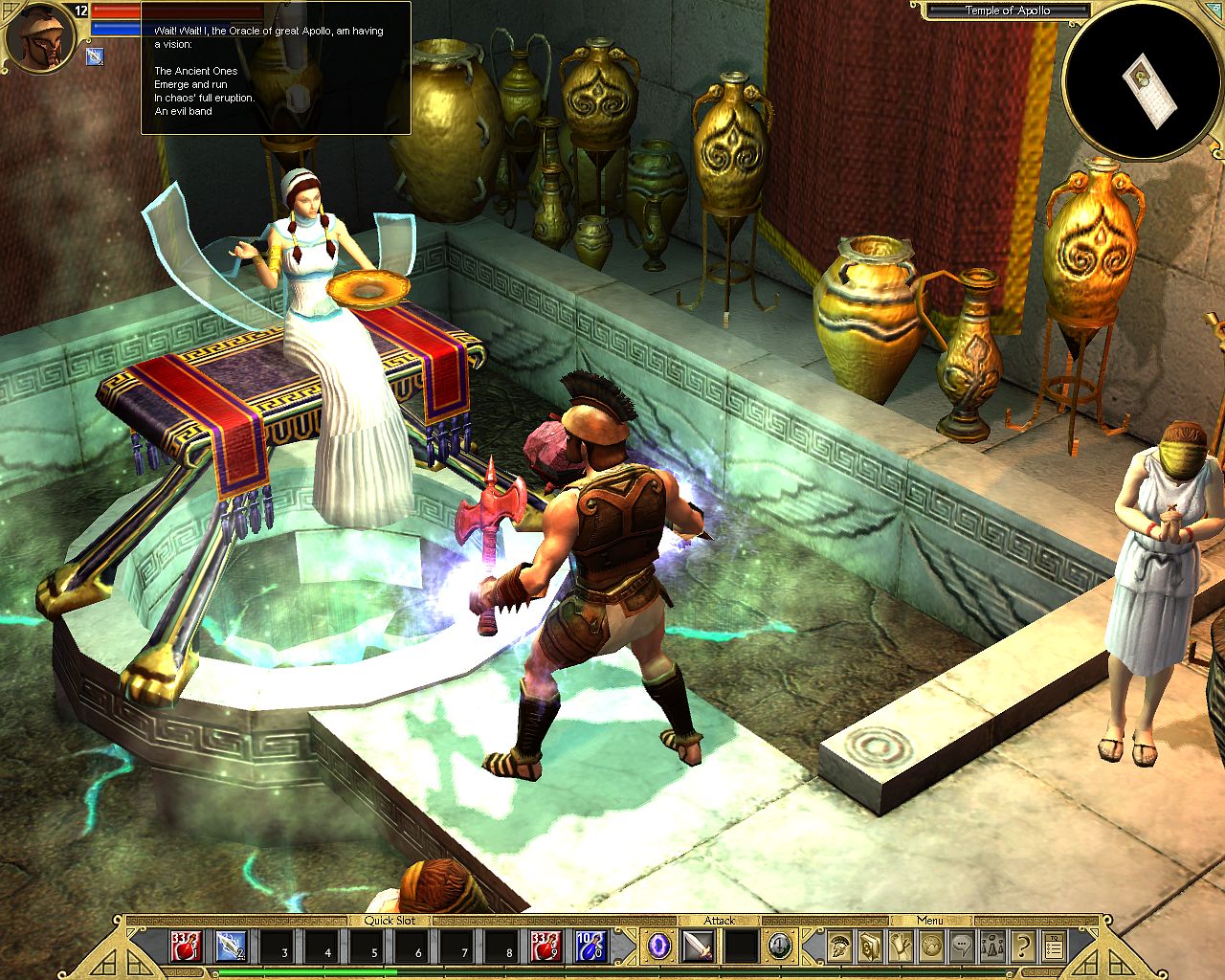
Task: Open the world globe map icon
Action: tap(931, 947)
